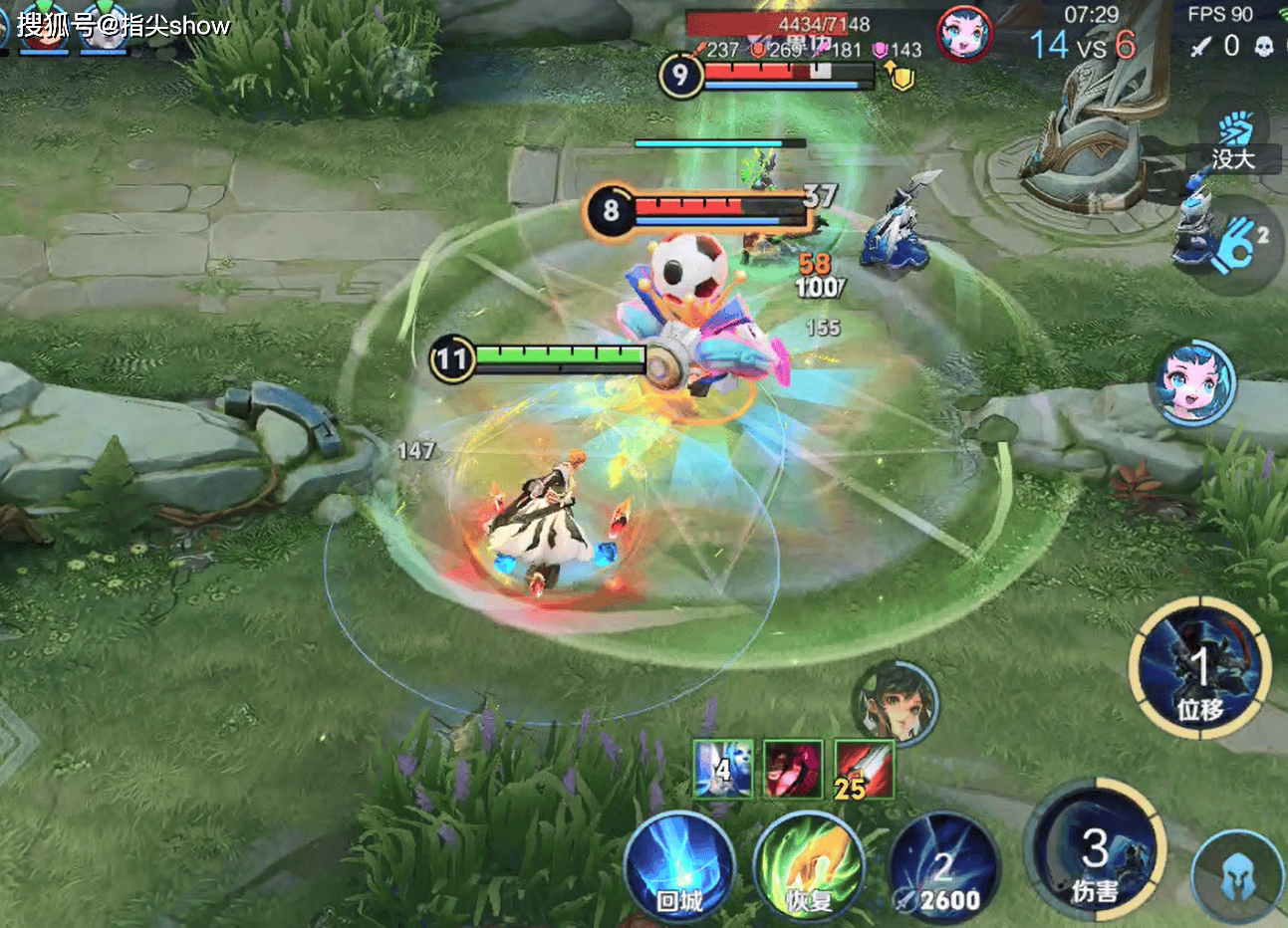Tap the OK hand gesture signal
The height and width of the screenshot is (928, 1288).
(x=1237, y=245)
